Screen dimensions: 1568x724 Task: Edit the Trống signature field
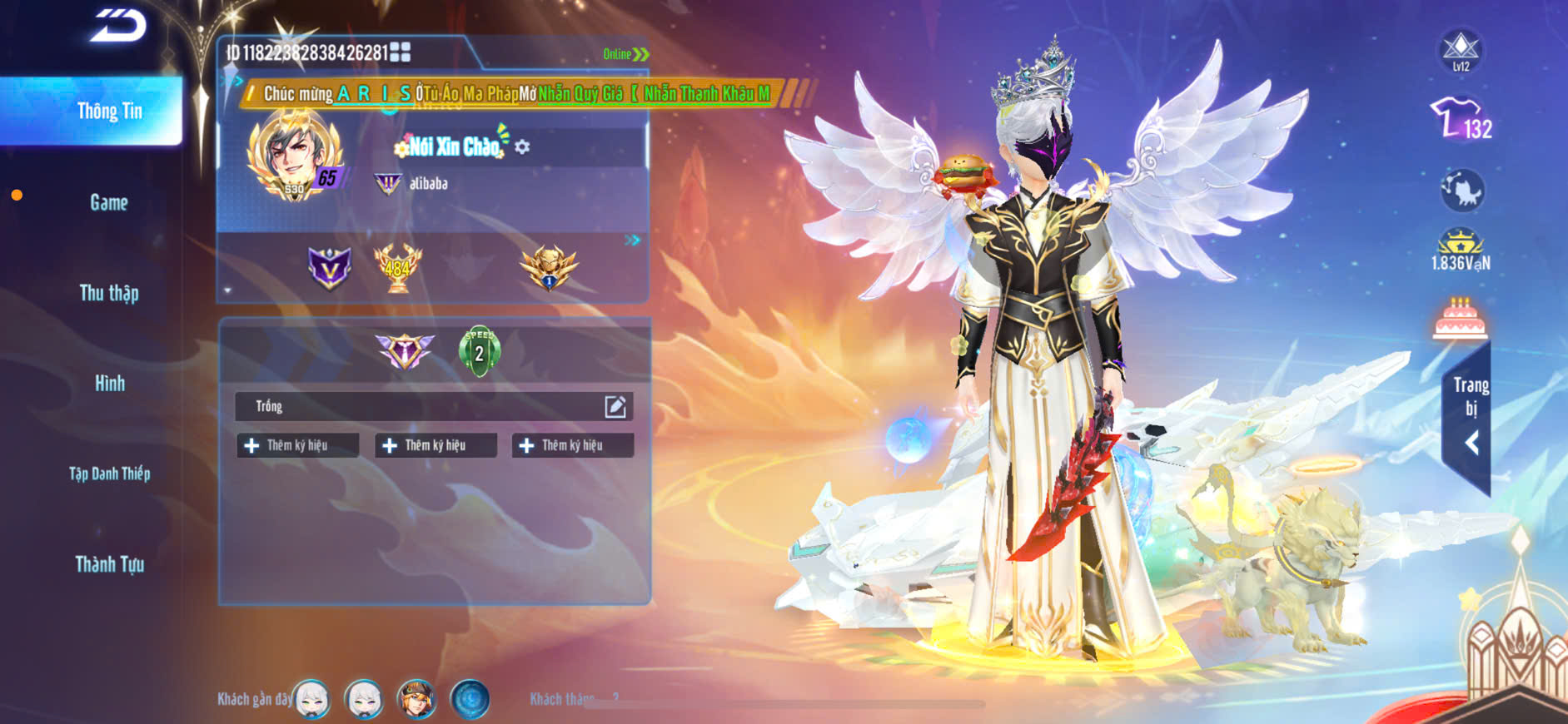(615, 406)
